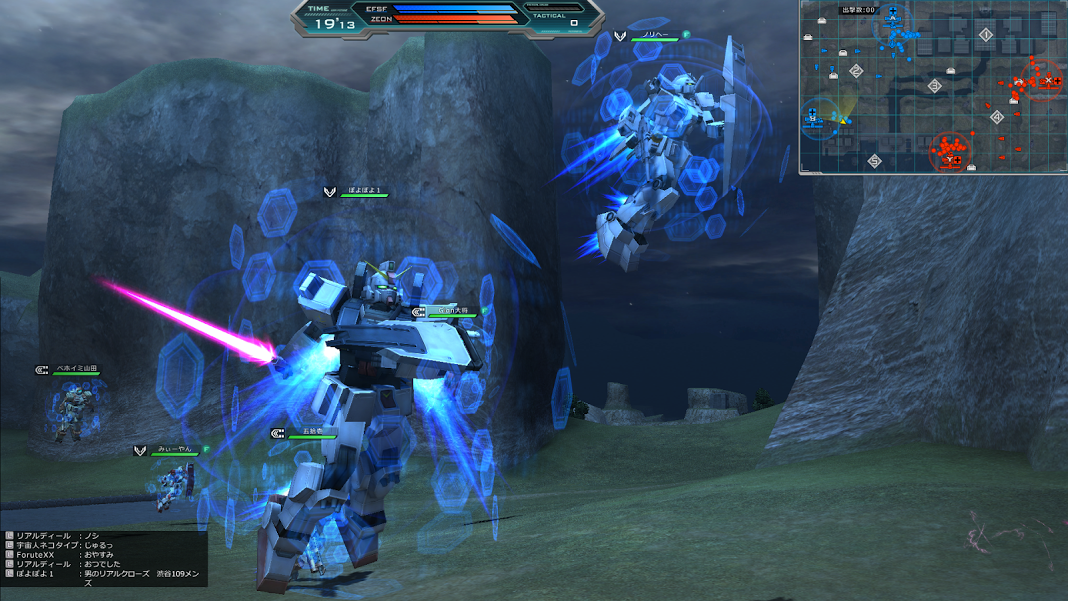Select base marker 2 on the minimap
Screen dimensions: 1068x601
click(x=856, y=71)
